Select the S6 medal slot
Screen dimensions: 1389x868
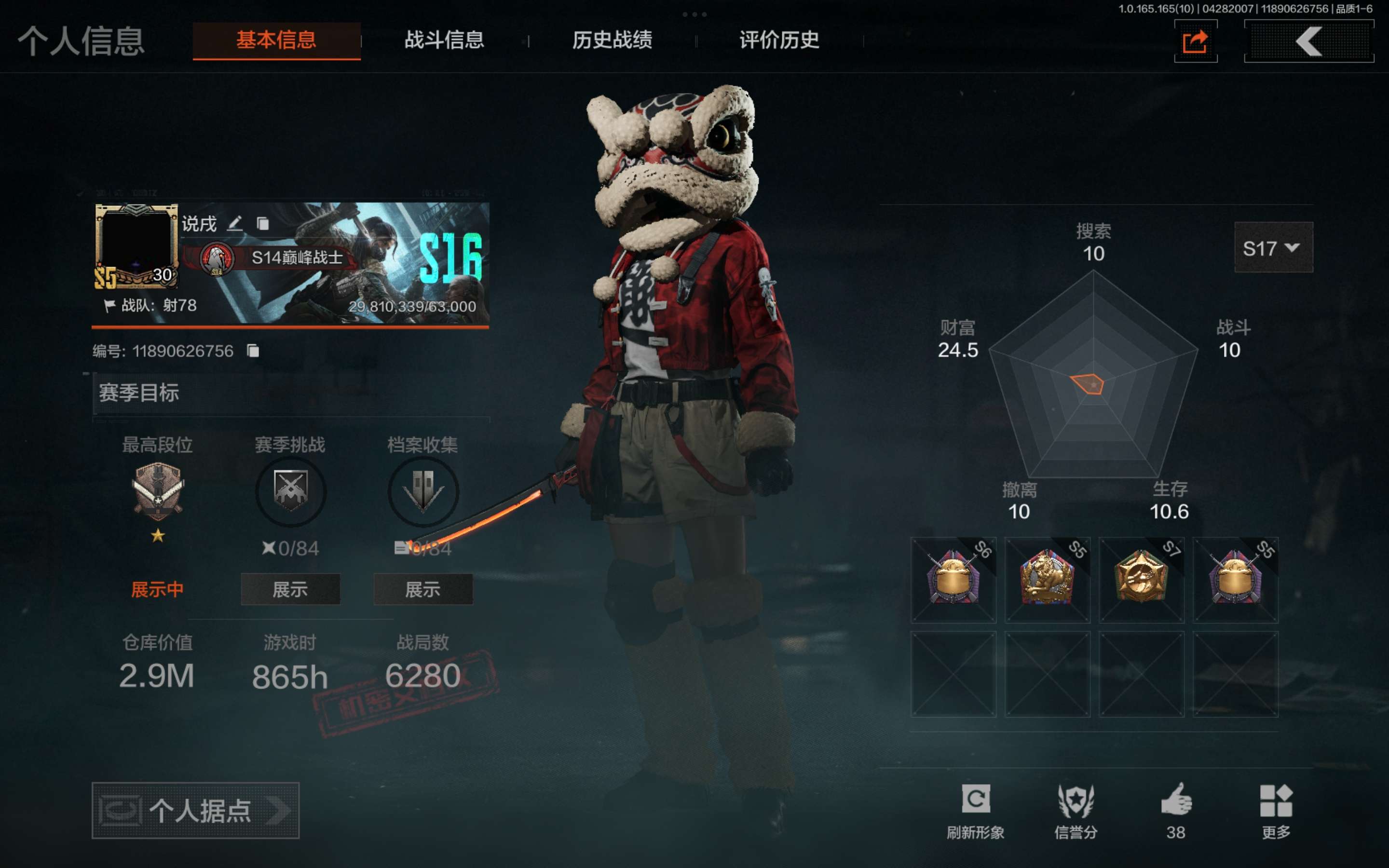tap(953, 580)
